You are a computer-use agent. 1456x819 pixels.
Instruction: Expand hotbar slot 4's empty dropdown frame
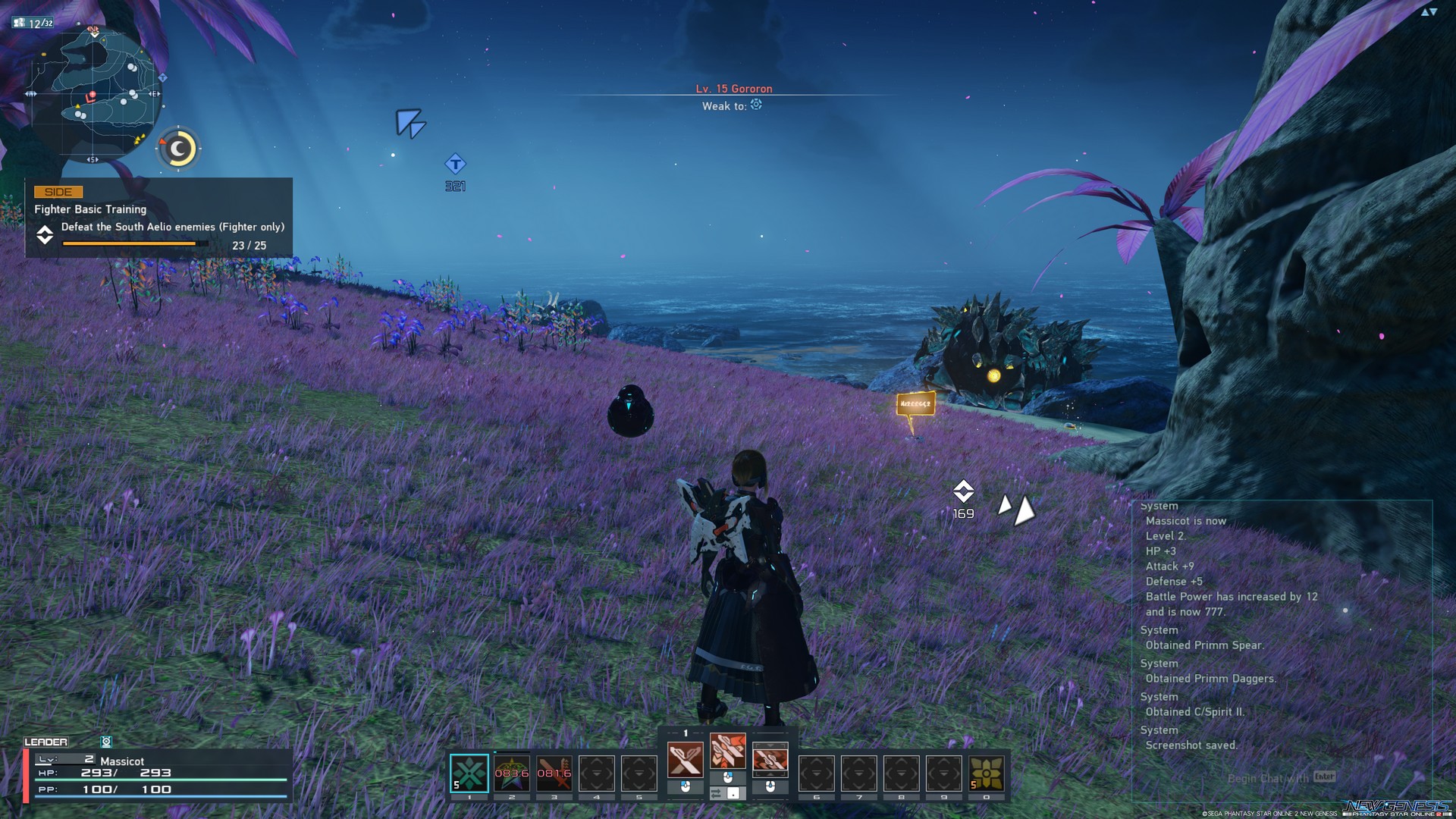click(x=597, y=774)
